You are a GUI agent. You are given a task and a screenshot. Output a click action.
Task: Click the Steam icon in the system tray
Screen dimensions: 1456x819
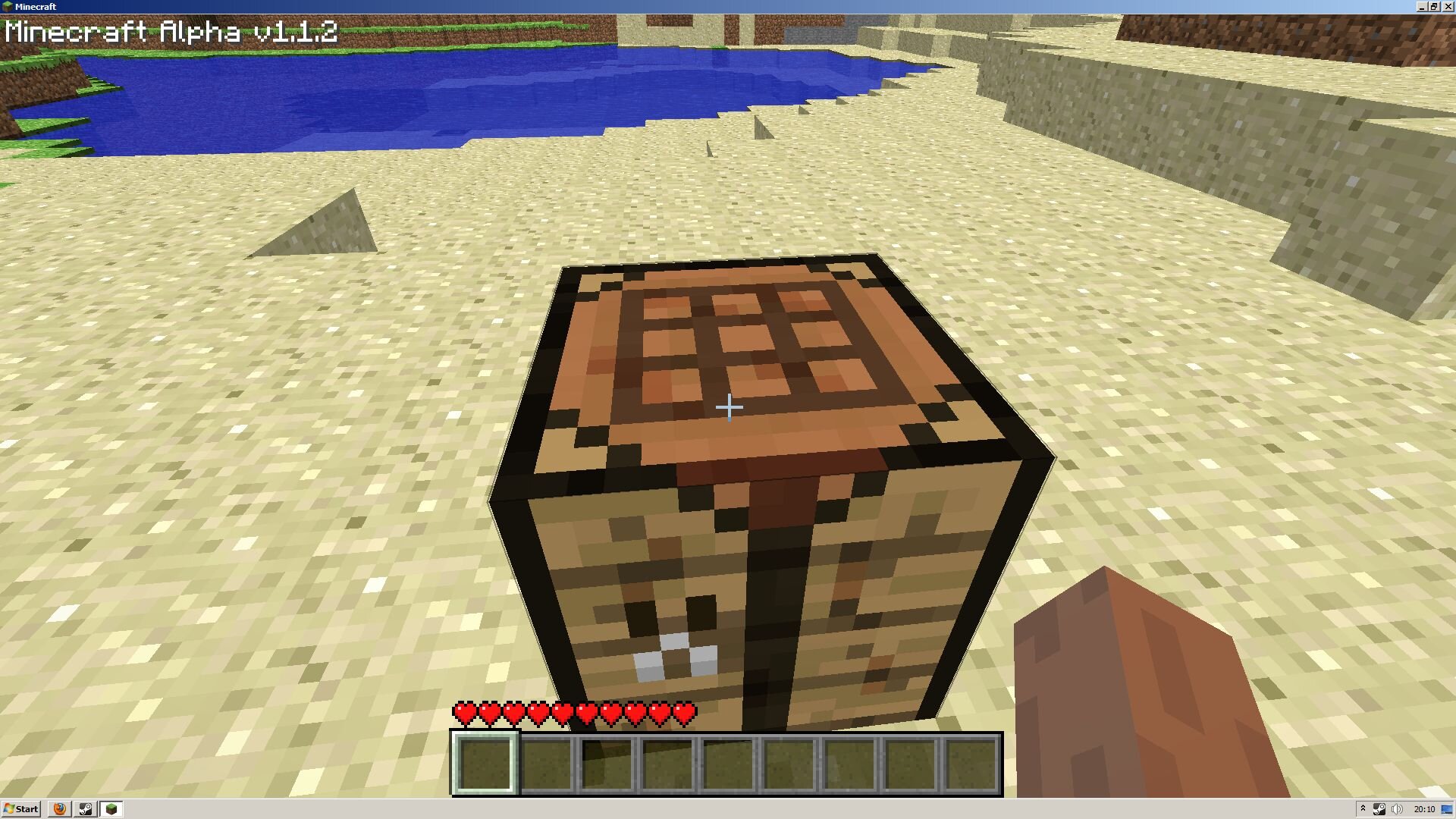coord(1379,809)
